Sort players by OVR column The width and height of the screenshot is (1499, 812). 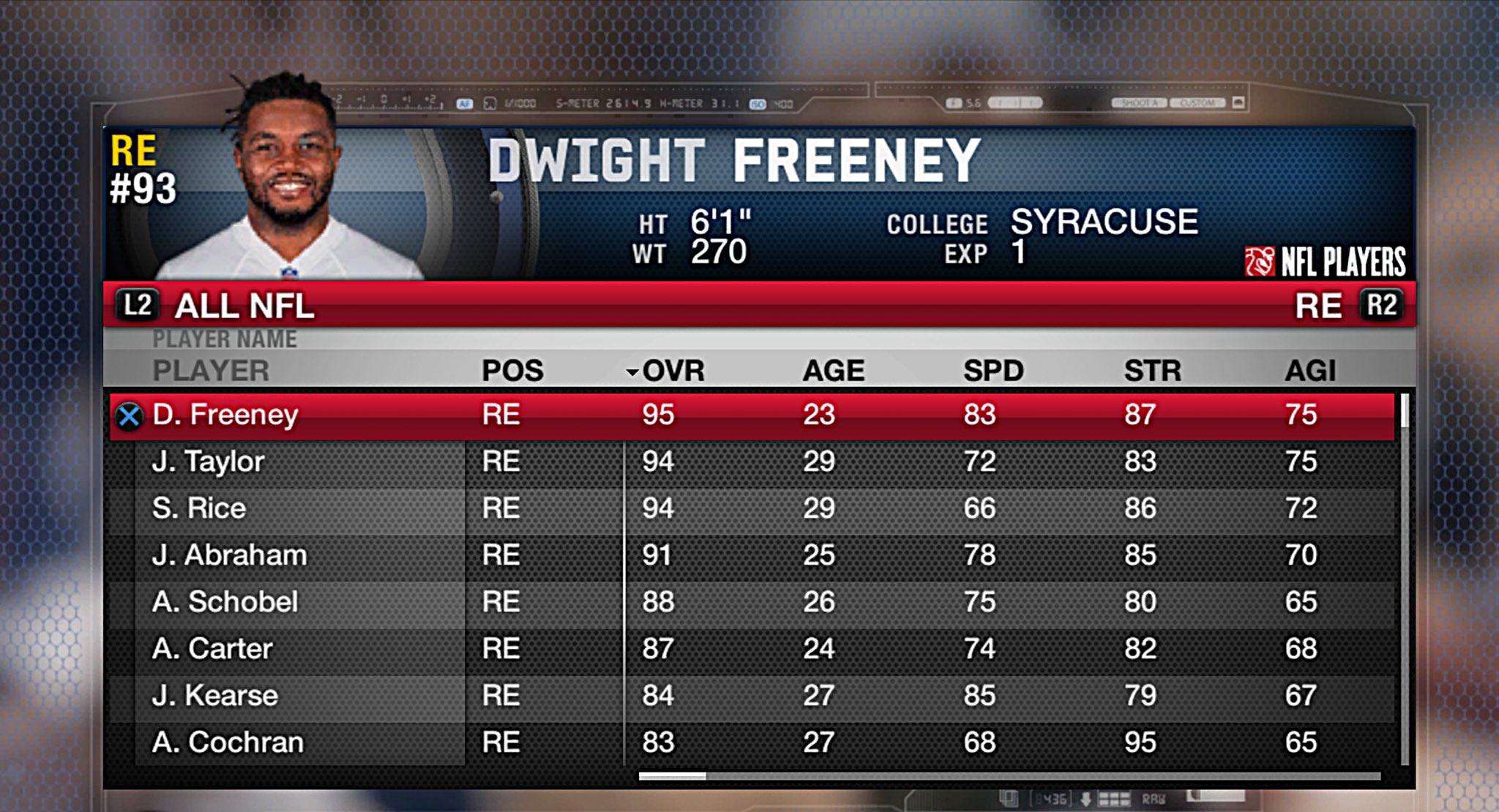click(x=672, y=371)
